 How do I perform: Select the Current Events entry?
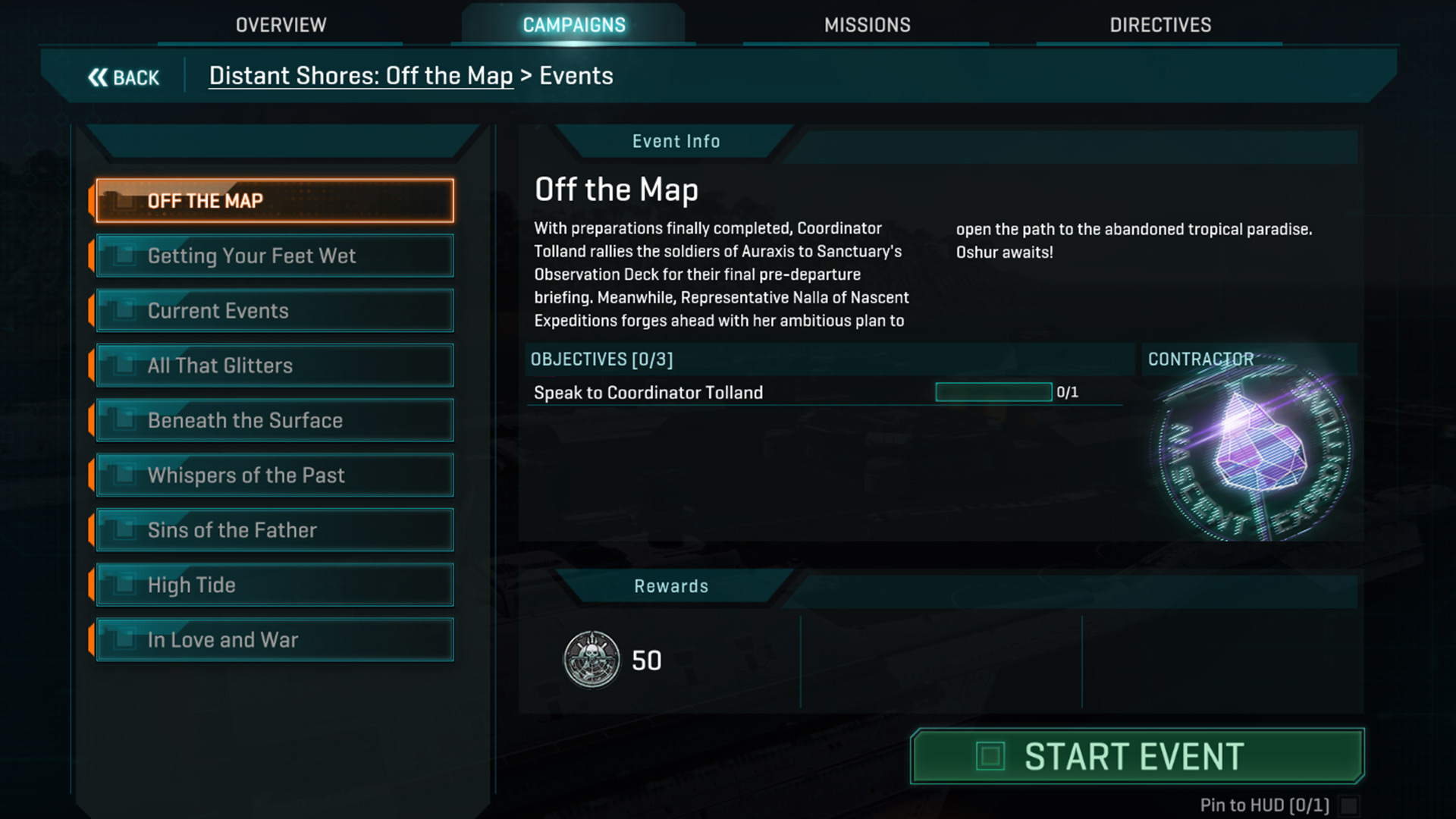[275, 311]
